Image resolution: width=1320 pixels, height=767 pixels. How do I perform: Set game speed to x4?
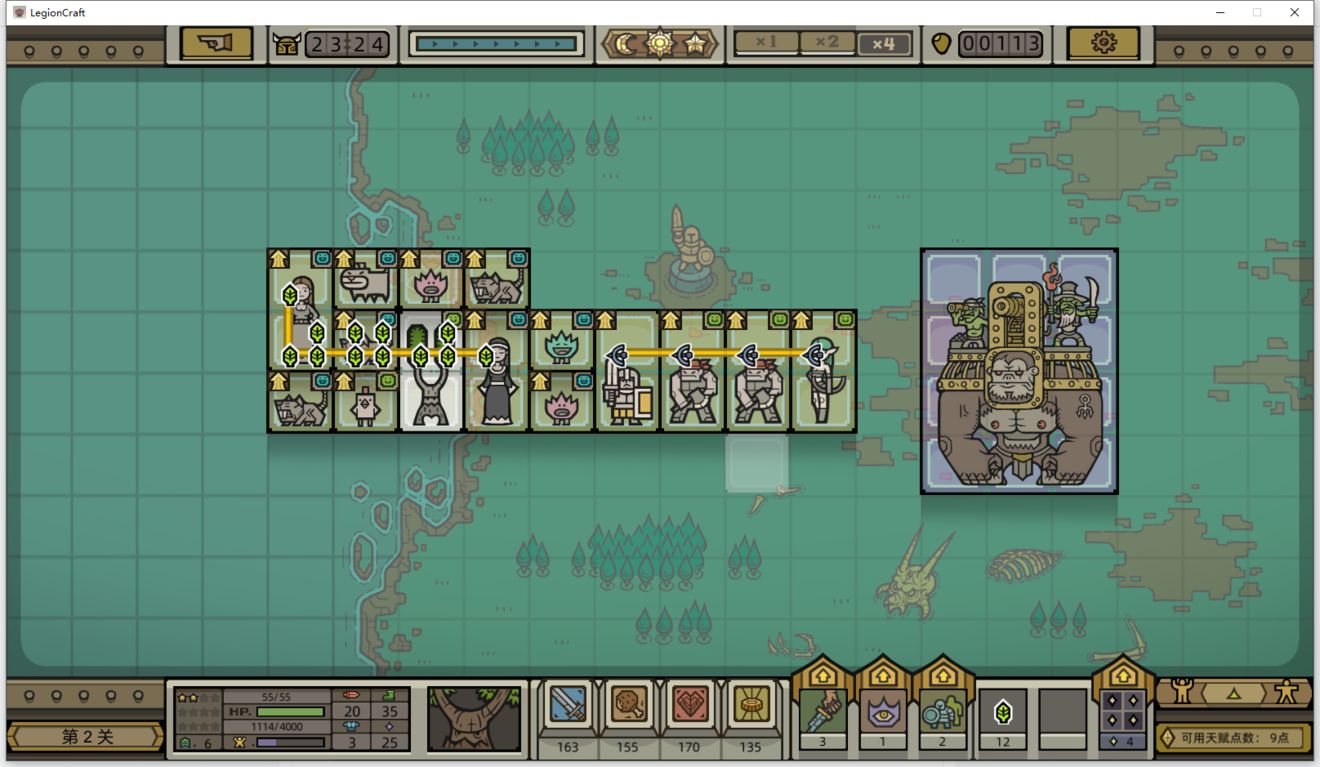click(883, 44)
